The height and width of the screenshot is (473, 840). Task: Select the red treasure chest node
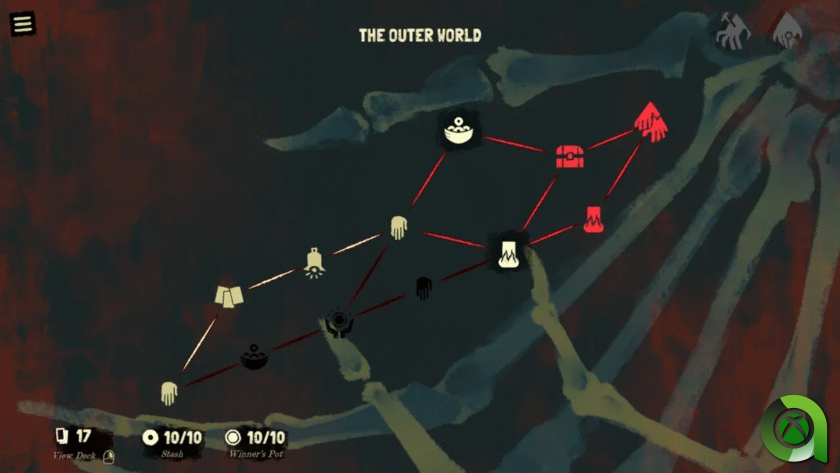click(569, 156)
